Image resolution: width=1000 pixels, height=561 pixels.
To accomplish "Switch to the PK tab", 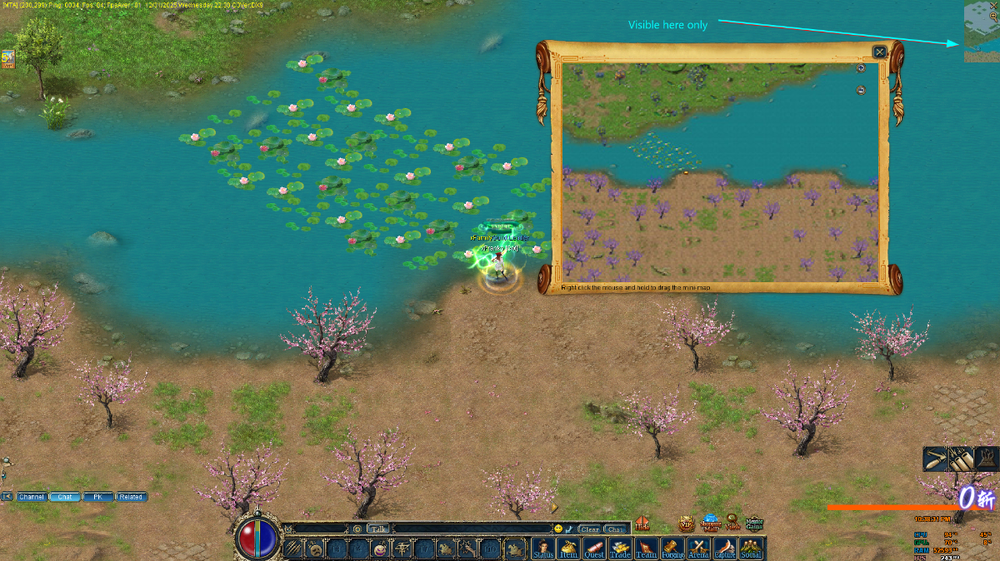I will click(x=98, y=497).
